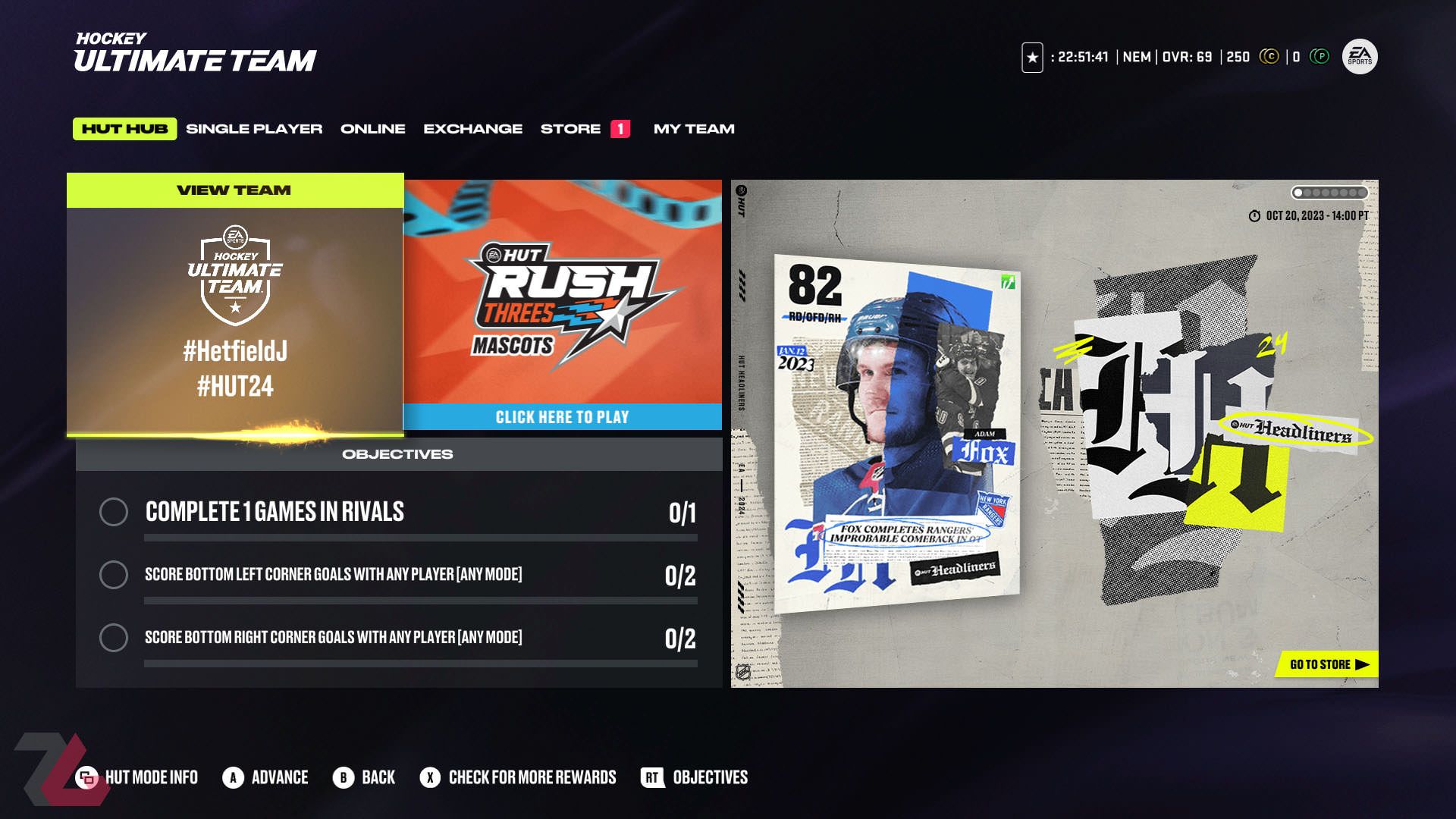Open the Online tab

tap(372, 129)
